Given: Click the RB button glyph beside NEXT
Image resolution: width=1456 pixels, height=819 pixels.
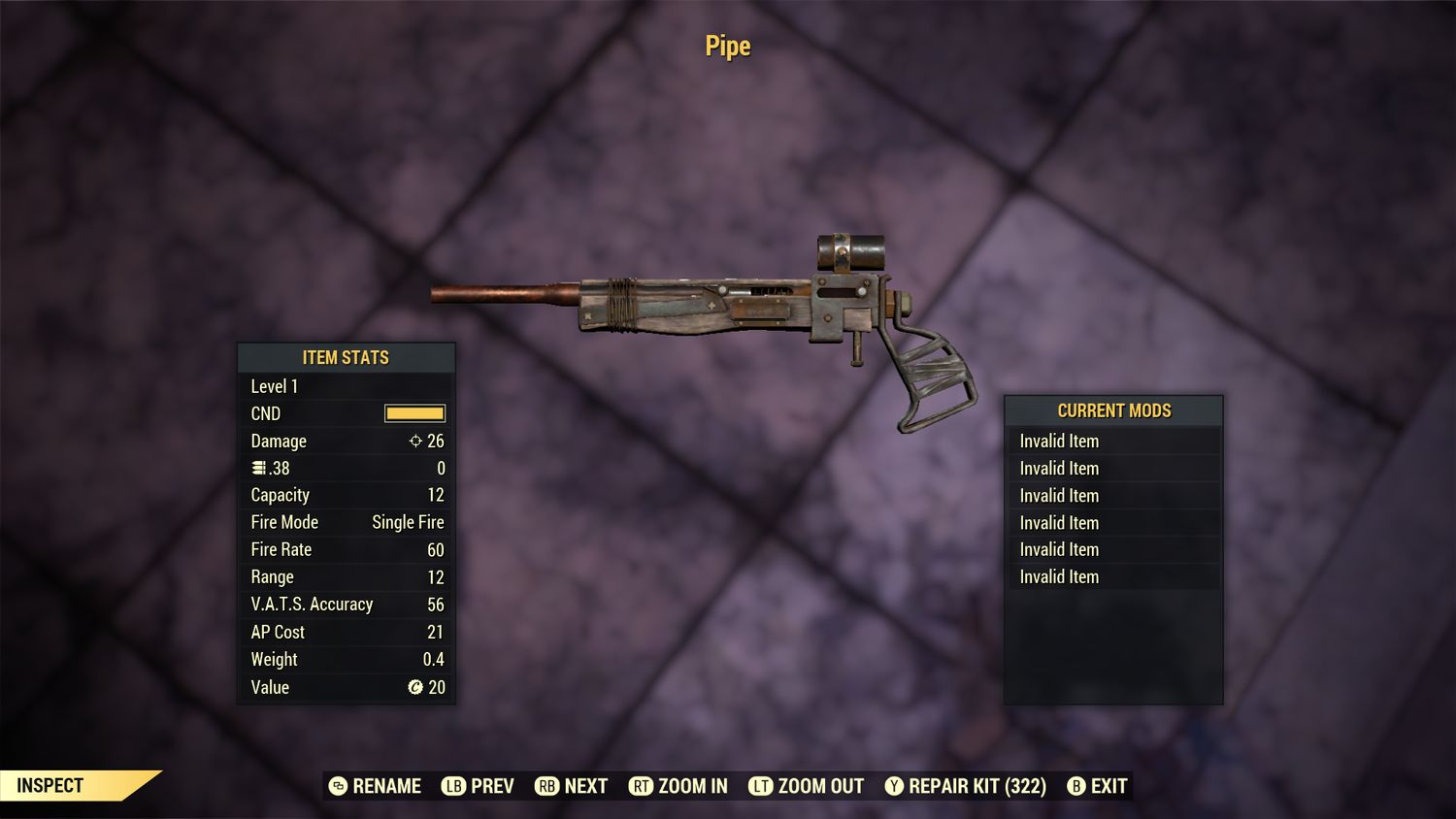Looking at the screenshot, I should click(546, 786).
